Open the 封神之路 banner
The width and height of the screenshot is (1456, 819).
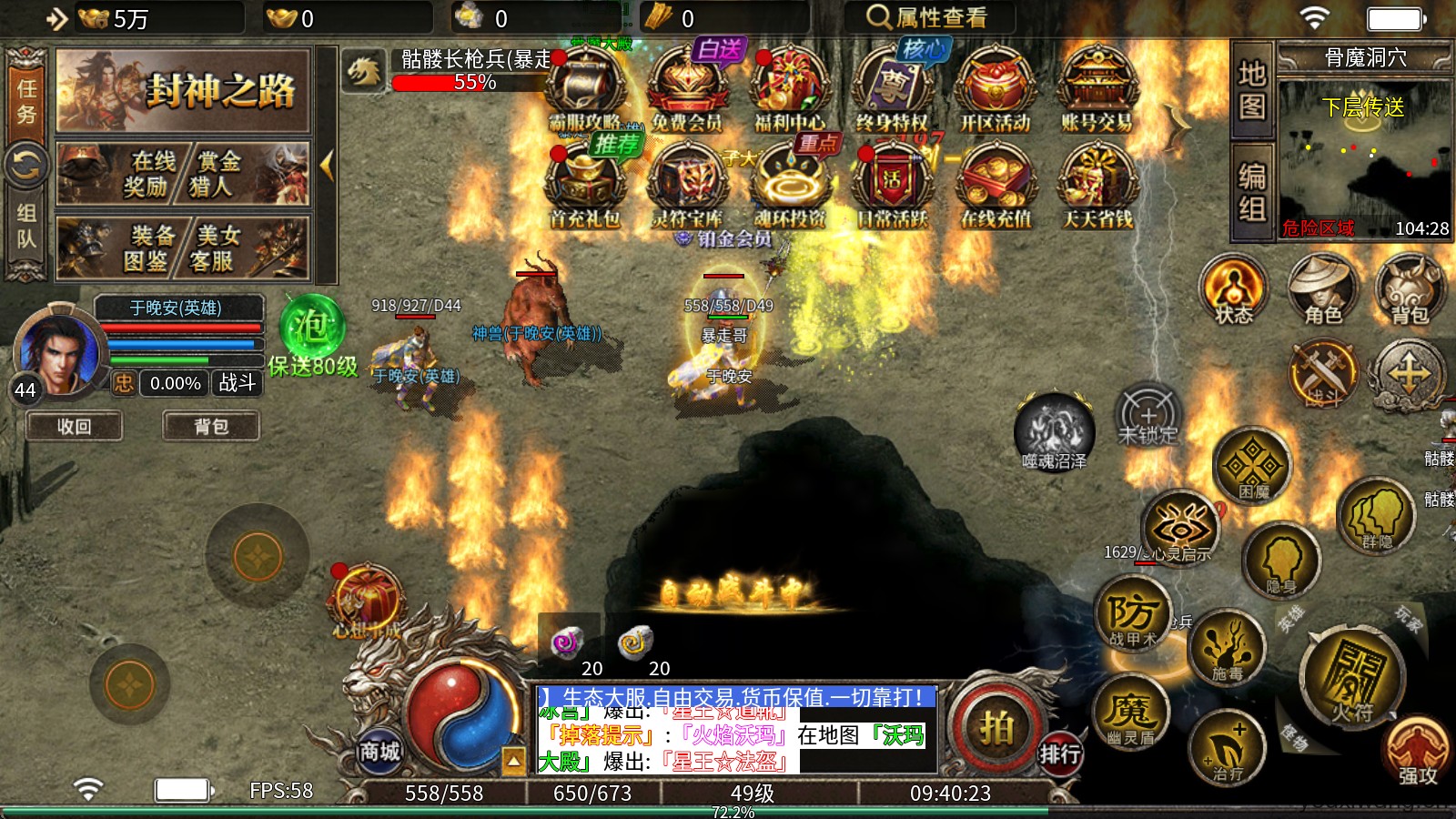(184, 91)
